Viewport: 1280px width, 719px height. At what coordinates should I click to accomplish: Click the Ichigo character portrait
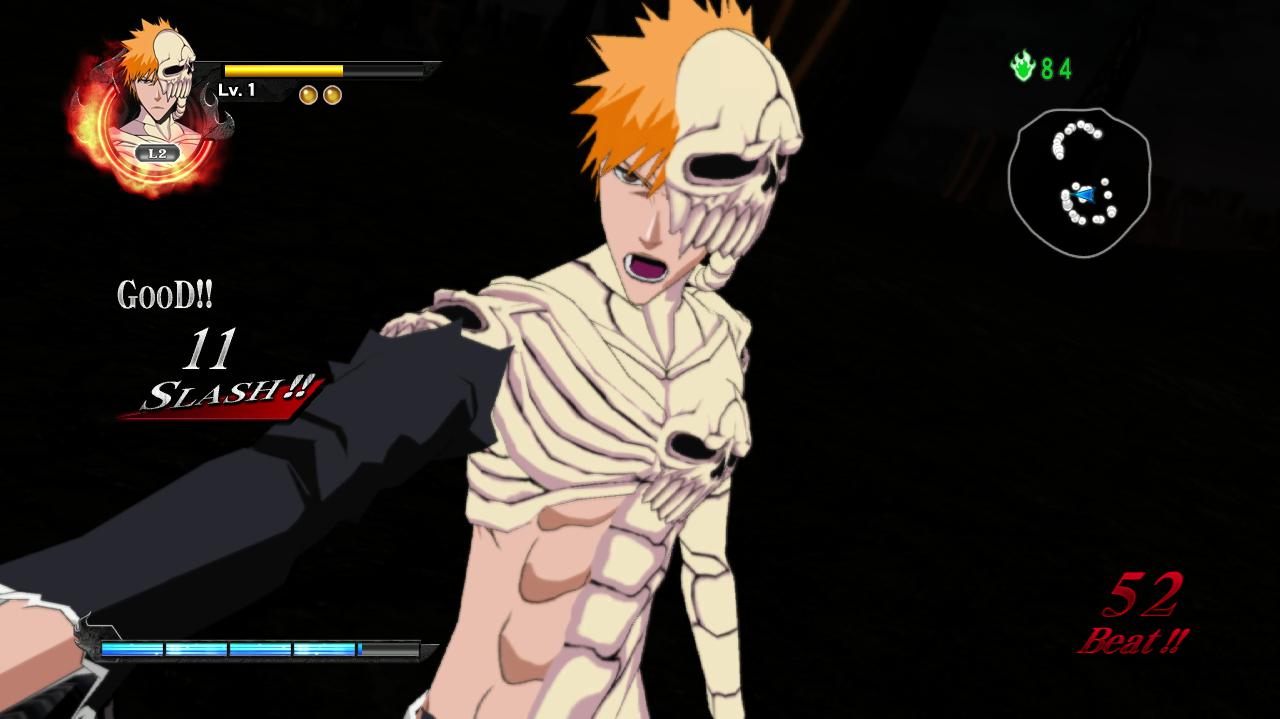coord(155,95)
